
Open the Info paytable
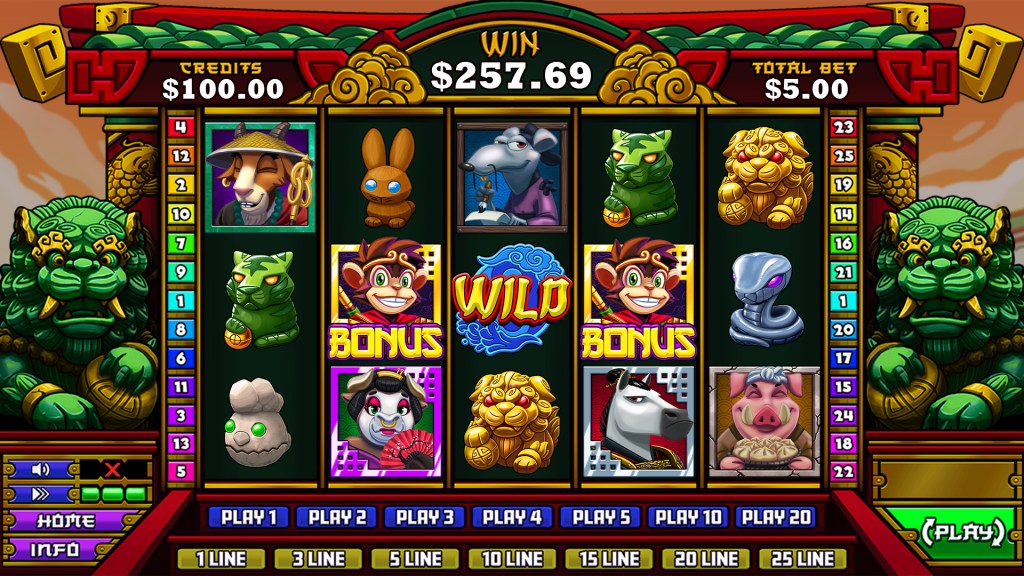[x=56, y=549]
